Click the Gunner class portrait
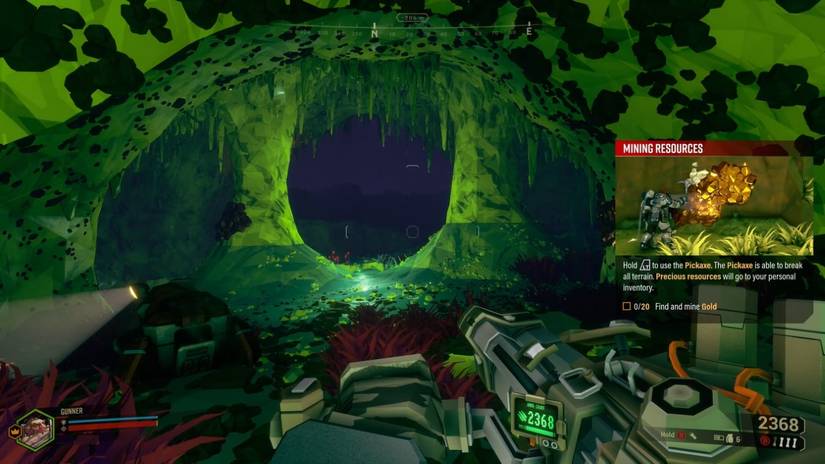The width and height of the screenshot is (825, 464). [x=37, y=427]
